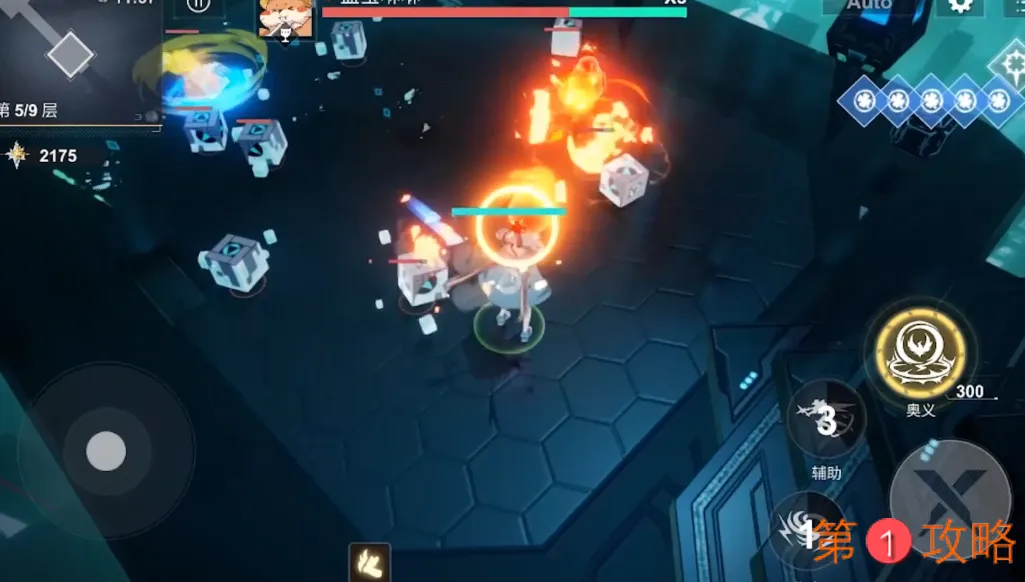Select the boss portrait icon
Screen dimensions: 1025x582
click(285, 19)
